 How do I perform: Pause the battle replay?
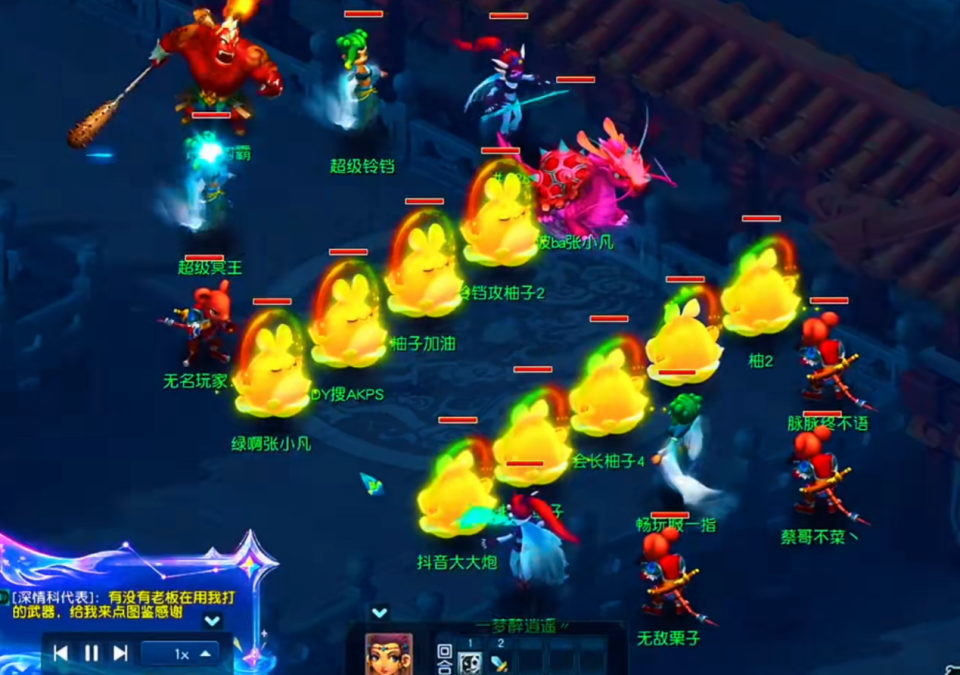[91, 653]
